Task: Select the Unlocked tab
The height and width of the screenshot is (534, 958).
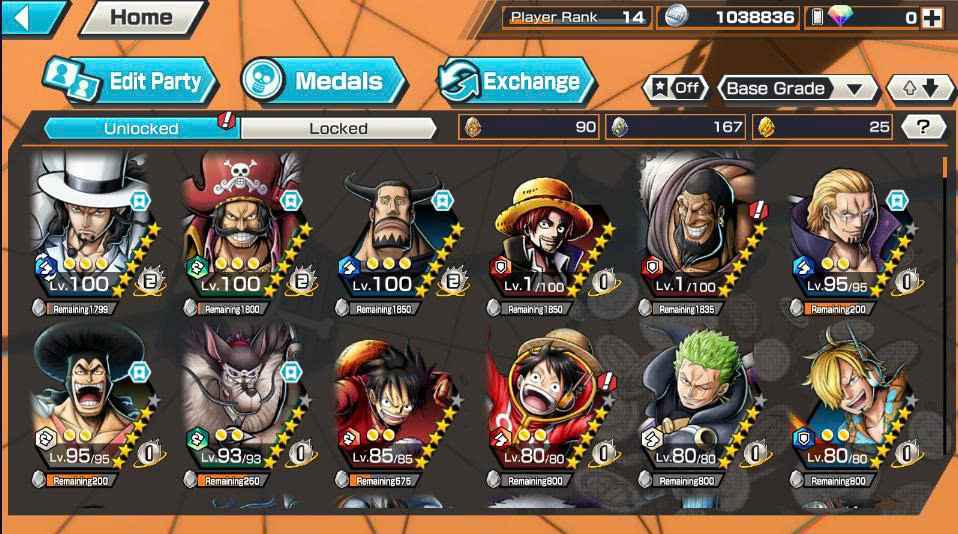Action: 141,128
